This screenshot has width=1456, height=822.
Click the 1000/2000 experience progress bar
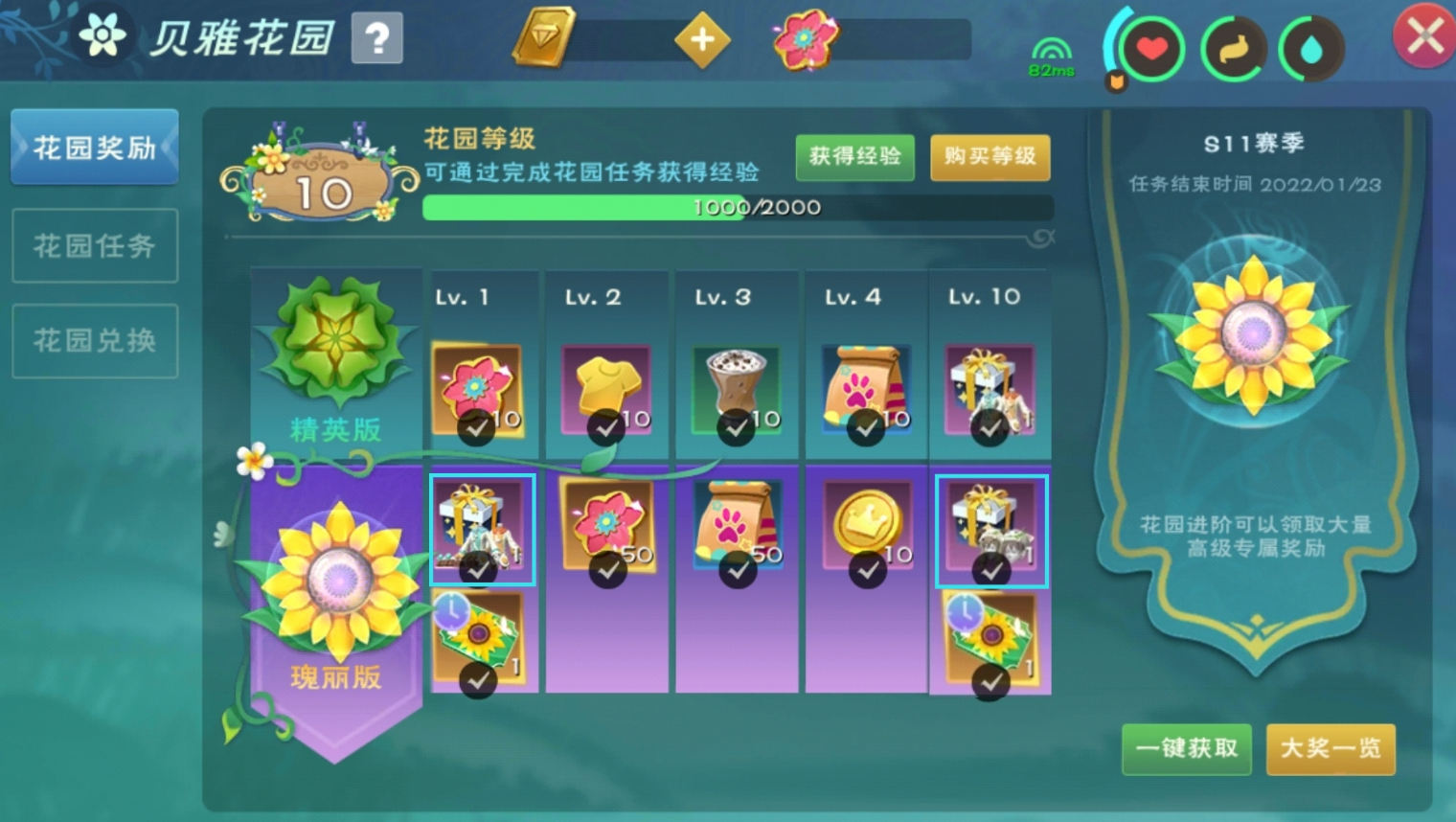click(738, 207)
